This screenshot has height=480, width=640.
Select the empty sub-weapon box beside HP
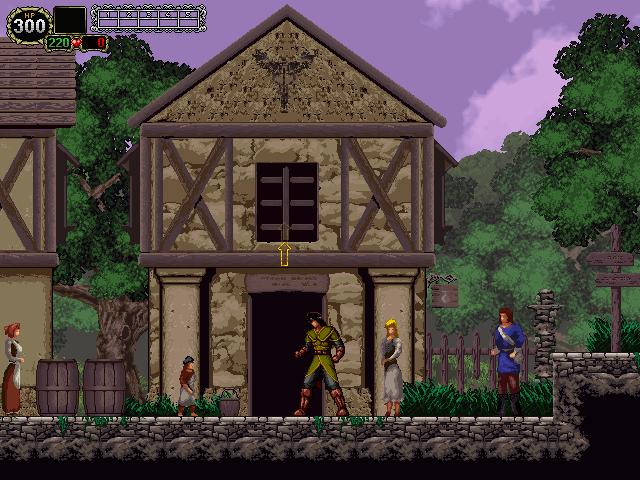point(69,20)
